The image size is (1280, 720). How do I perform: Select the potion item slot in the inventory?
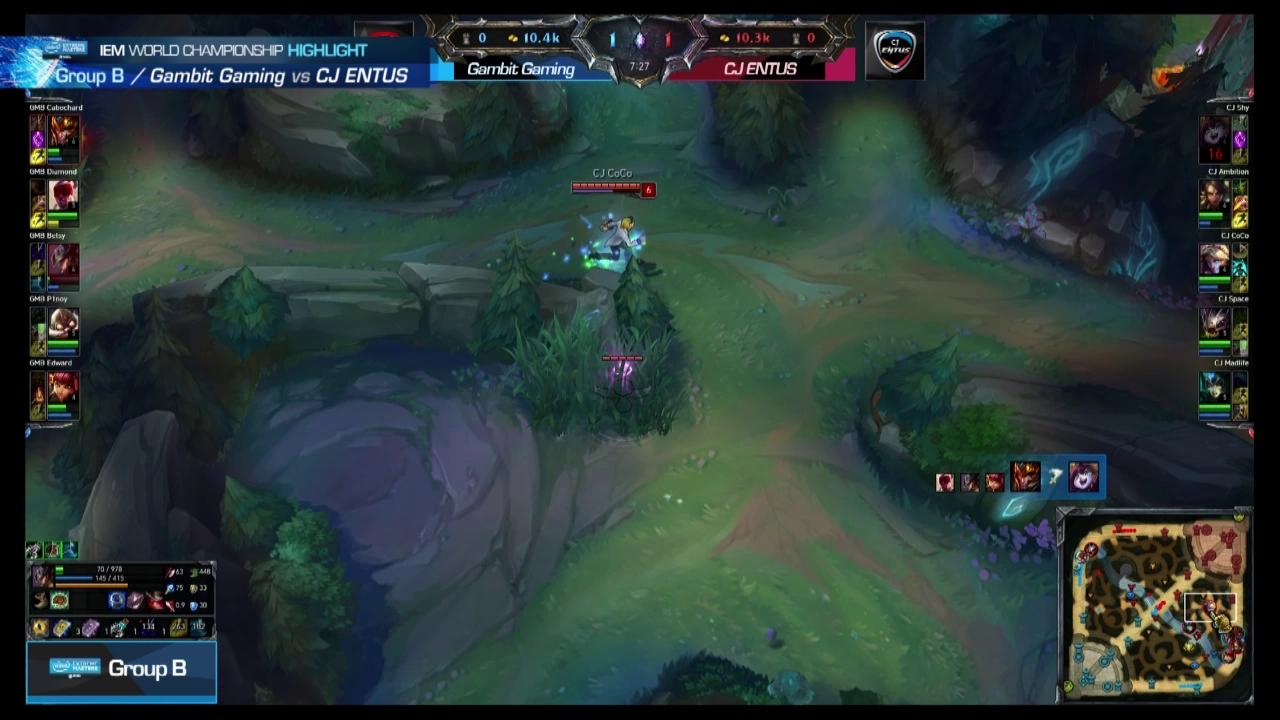[117, 627]
